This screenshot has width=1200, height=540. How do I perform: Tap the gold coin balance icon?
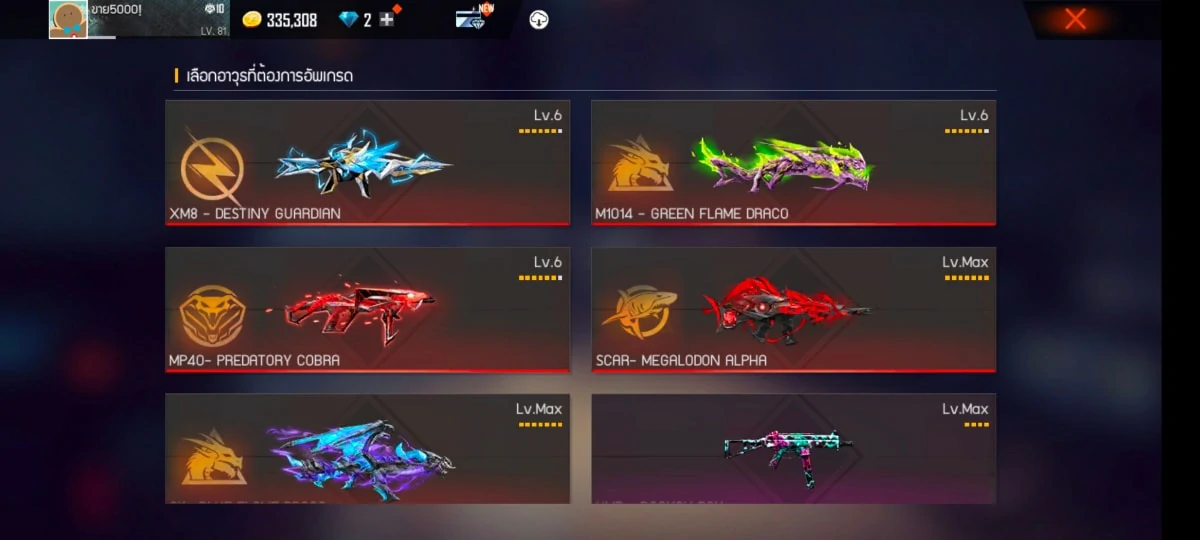(x=252, y=20)
